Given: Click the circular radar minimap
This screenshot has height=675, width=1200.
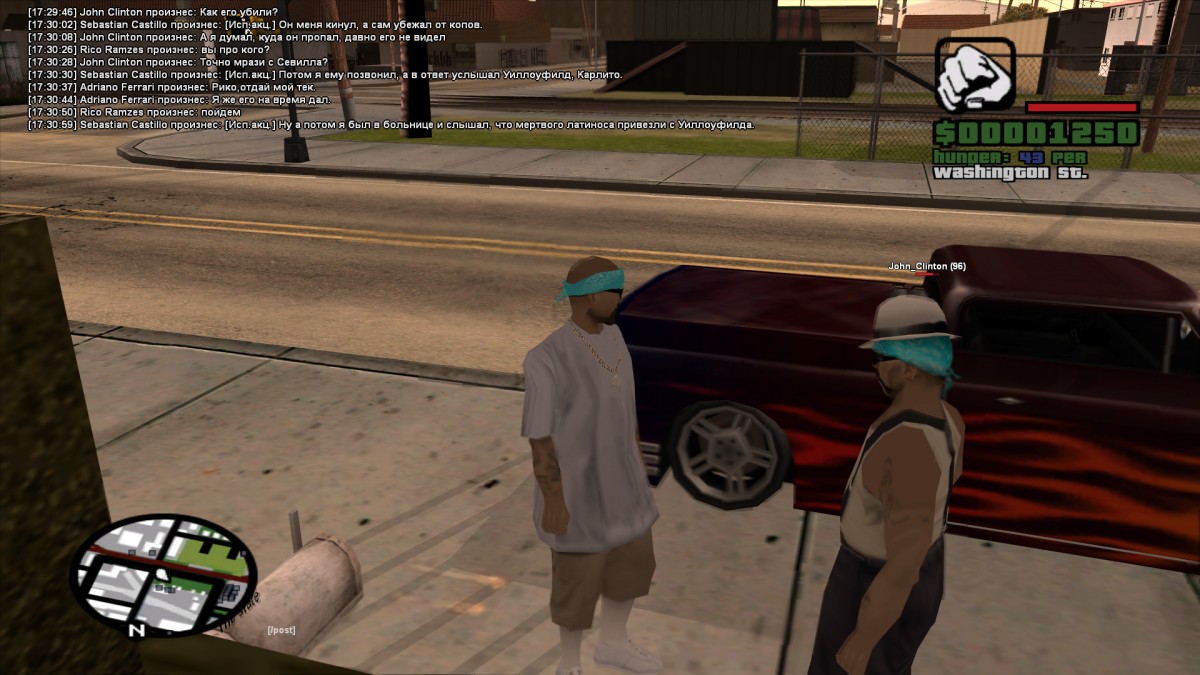Looking at the screenshot, I should click(x=163, y=573).
